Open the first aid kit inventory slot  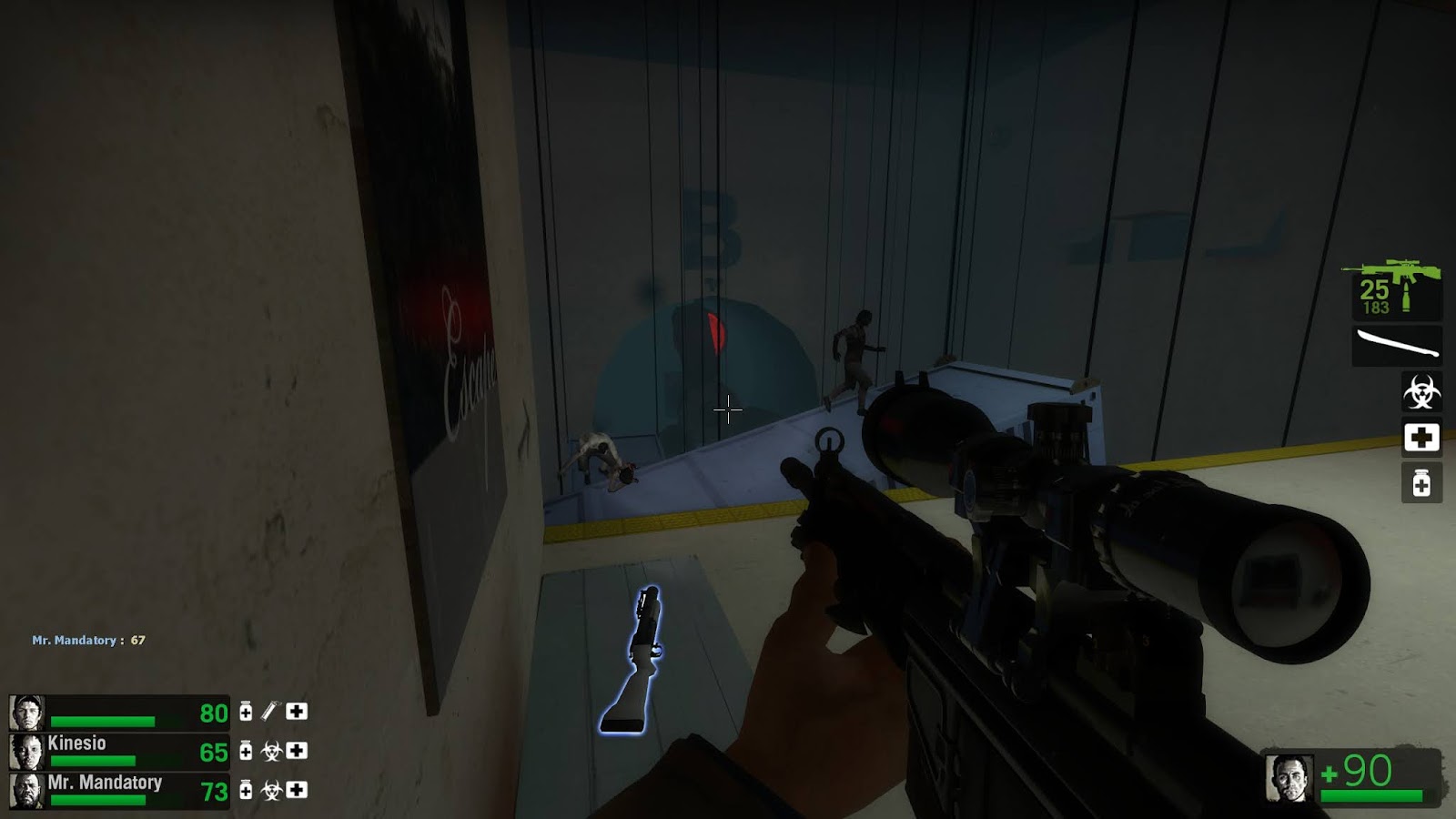point(1421,438)
